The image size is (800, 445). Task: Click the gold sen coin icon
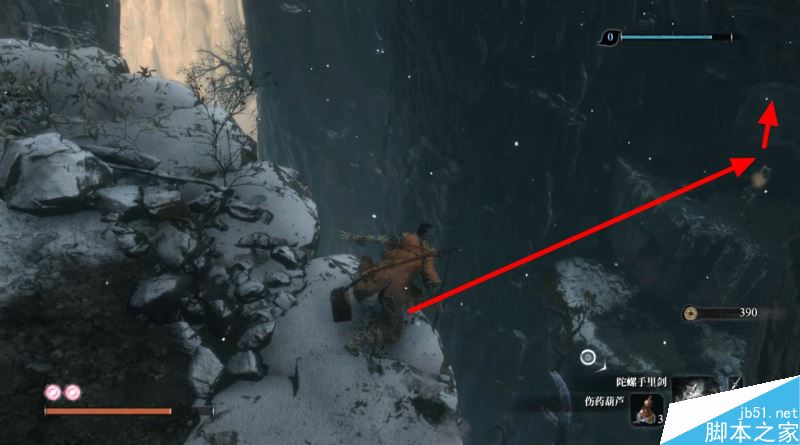(691, 313)
